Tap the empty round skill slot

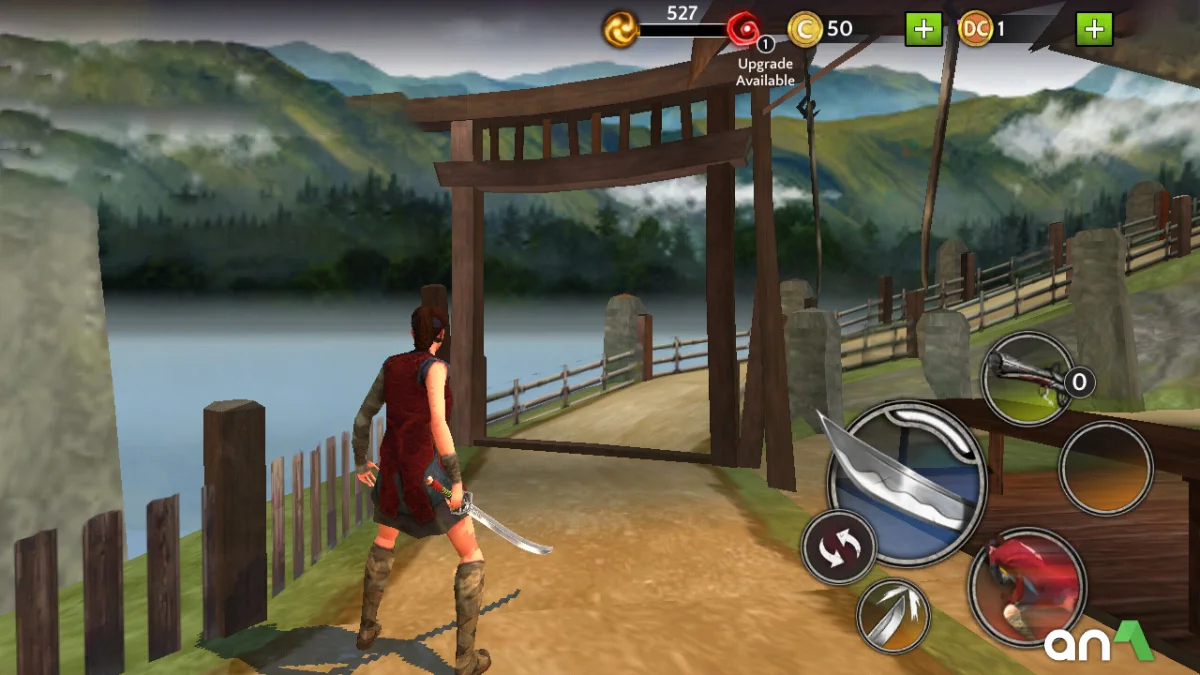pyautogui.click(x=1105, y=468)
